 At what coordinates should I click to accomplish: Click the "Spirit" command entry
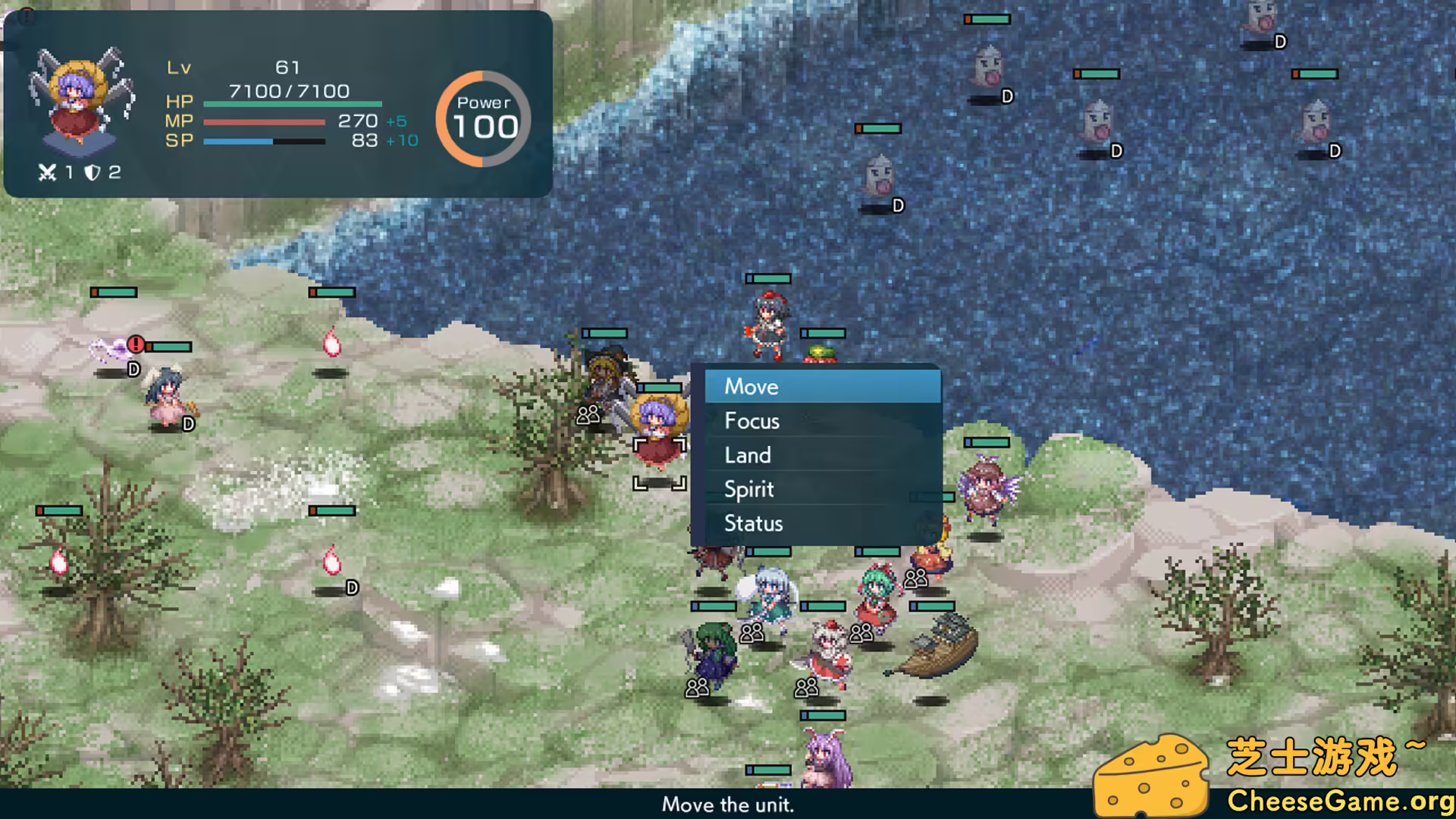(748, 489)
